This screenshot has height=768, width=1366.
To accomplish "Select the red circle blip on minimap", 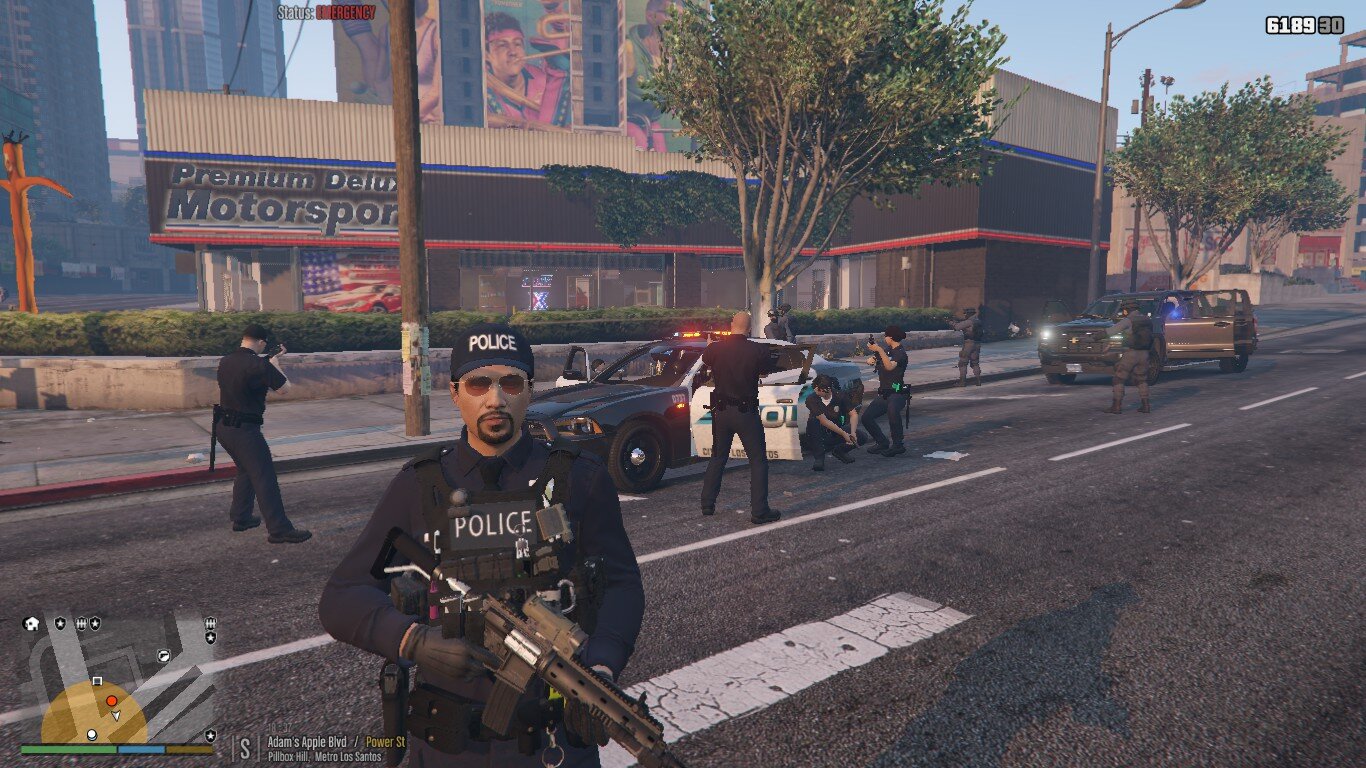I will coord(111,701).
